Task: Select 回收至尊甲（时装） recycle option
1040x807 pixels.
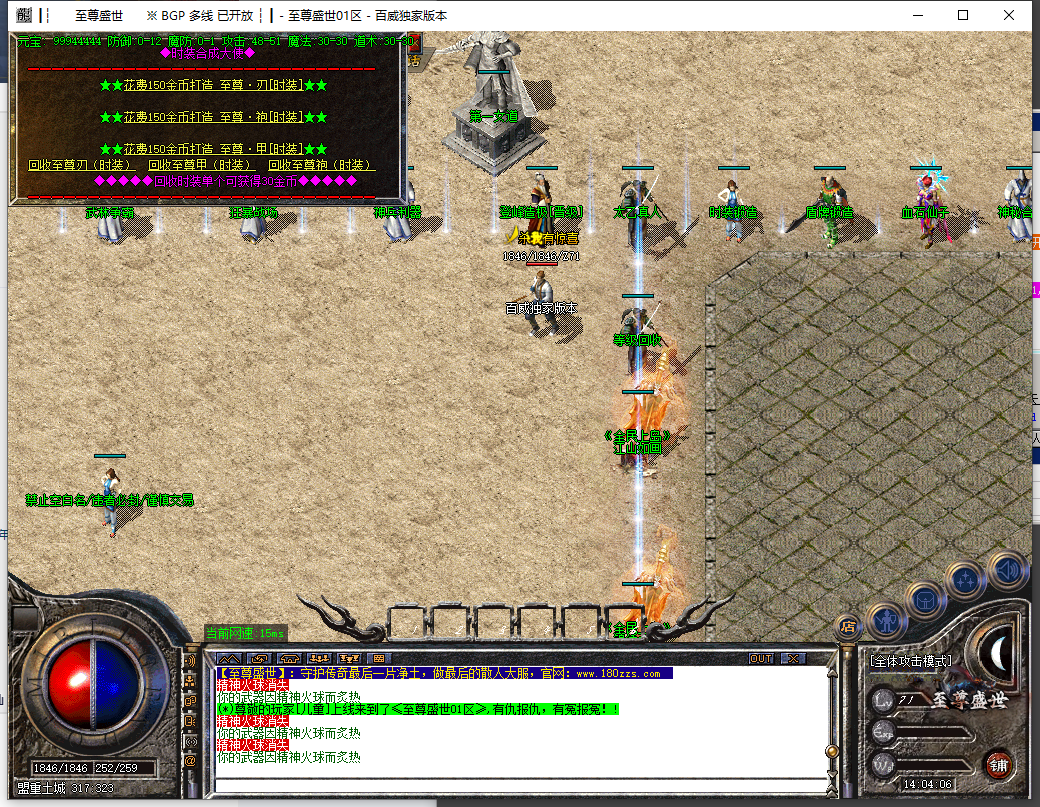Action: pos(202,165)
